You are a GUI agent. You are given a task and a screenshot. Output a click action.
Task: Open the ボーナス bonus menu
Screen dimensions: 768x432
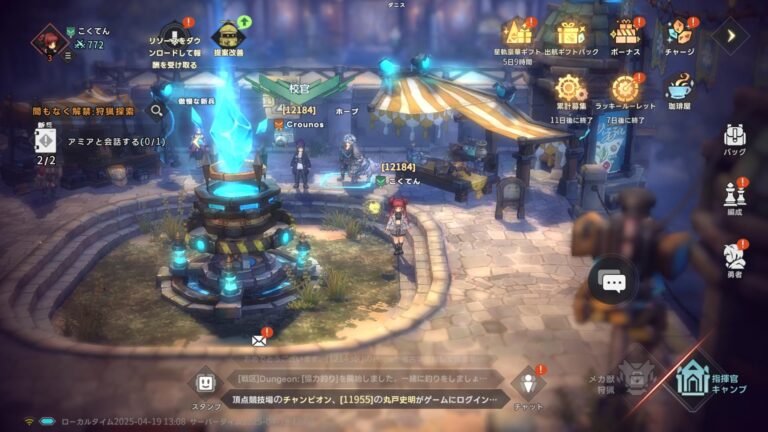(625, 33)
